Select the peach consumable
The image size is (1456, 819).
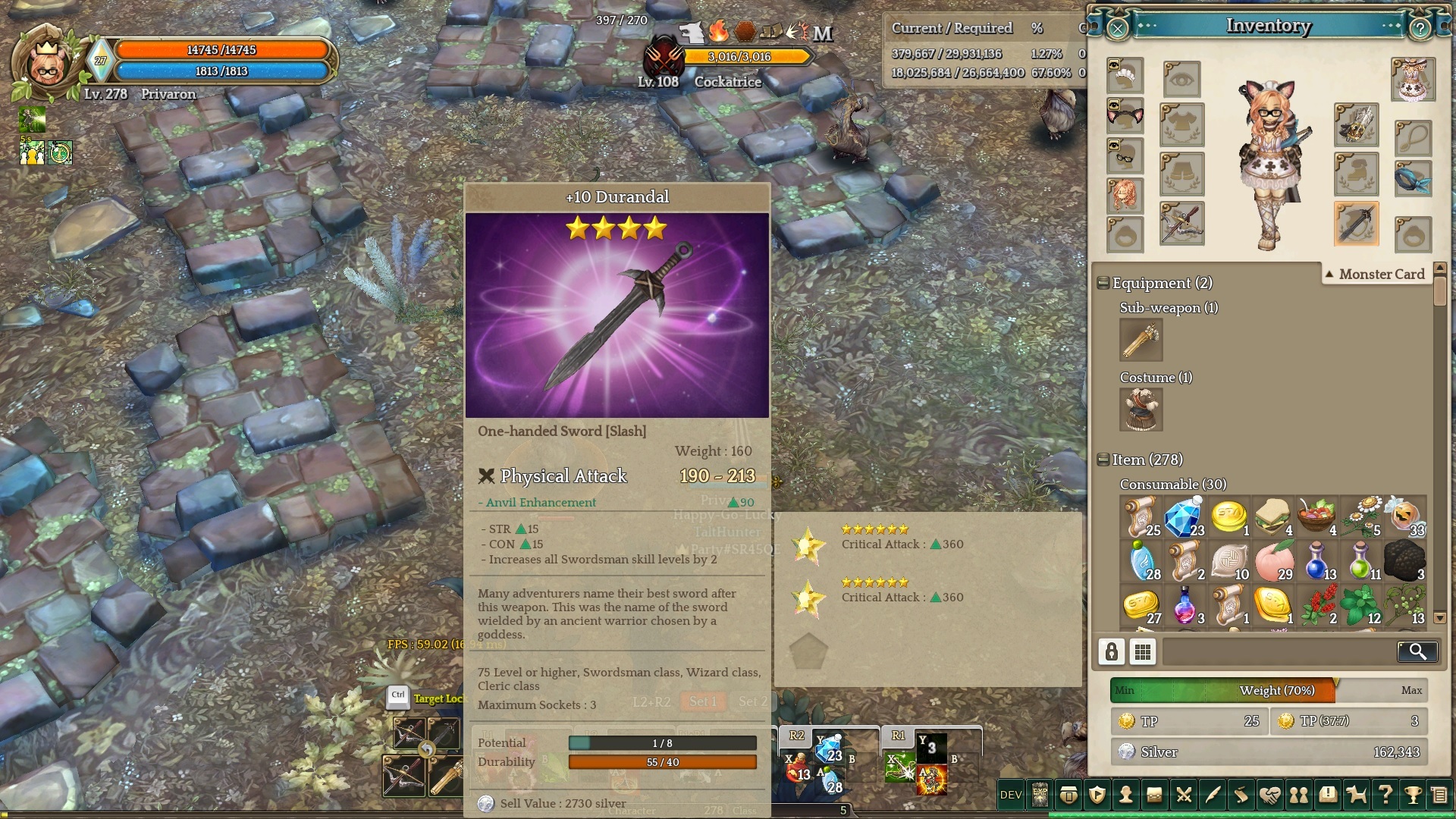click(1272, 561)
